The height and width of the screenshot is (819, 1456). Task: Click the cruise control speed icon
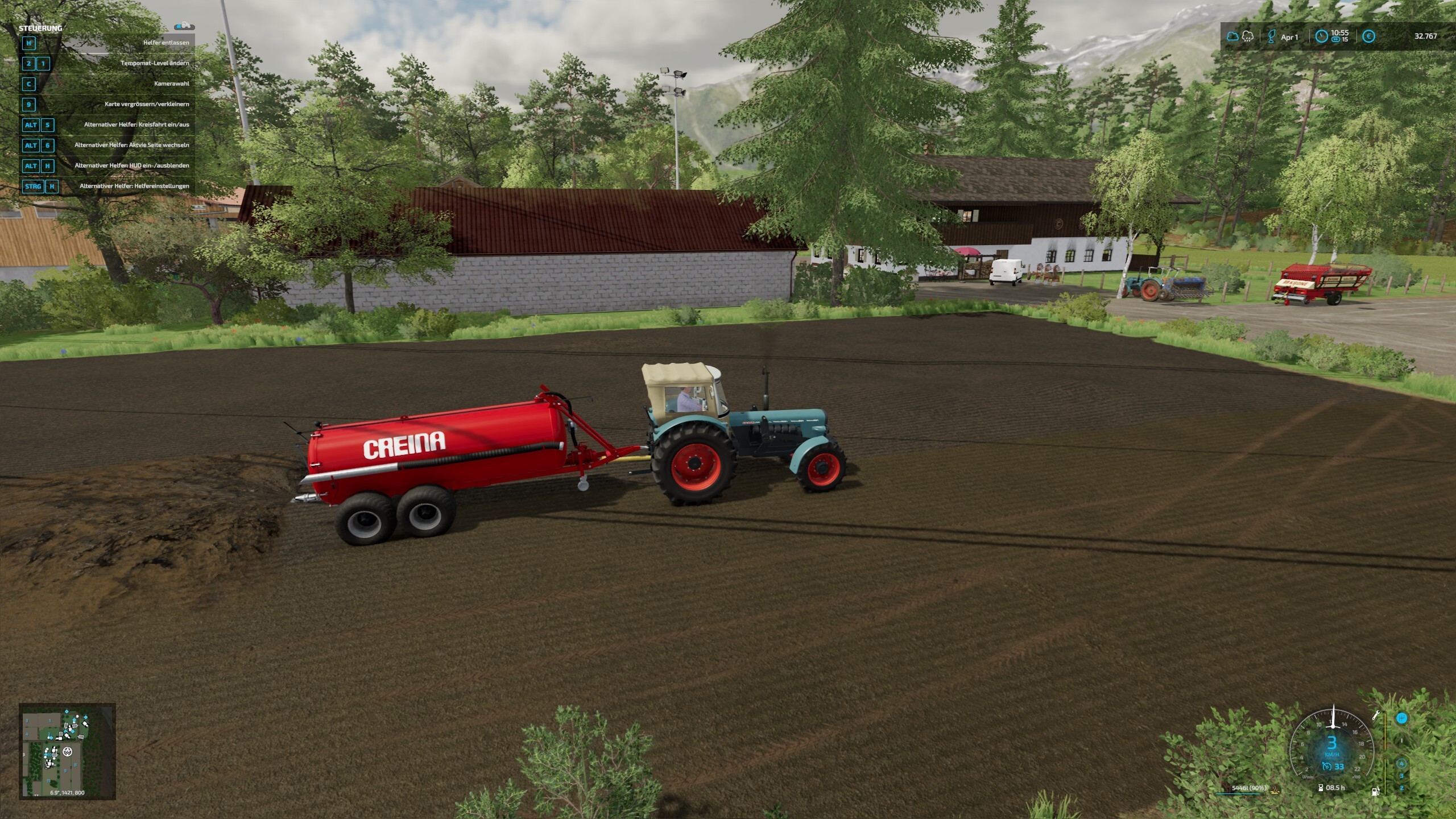tap(1326, 767)
